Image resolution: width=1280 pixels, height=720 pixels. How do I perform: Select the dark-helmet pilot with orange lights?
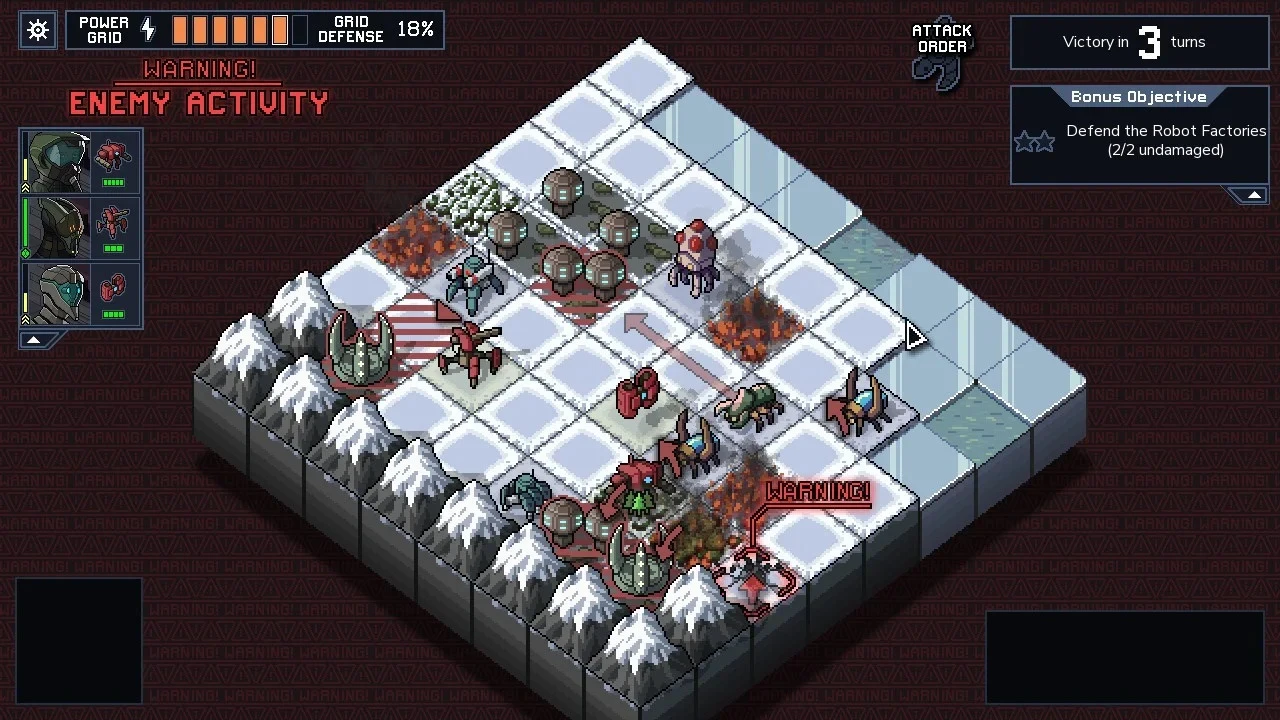tap(57, 228)
